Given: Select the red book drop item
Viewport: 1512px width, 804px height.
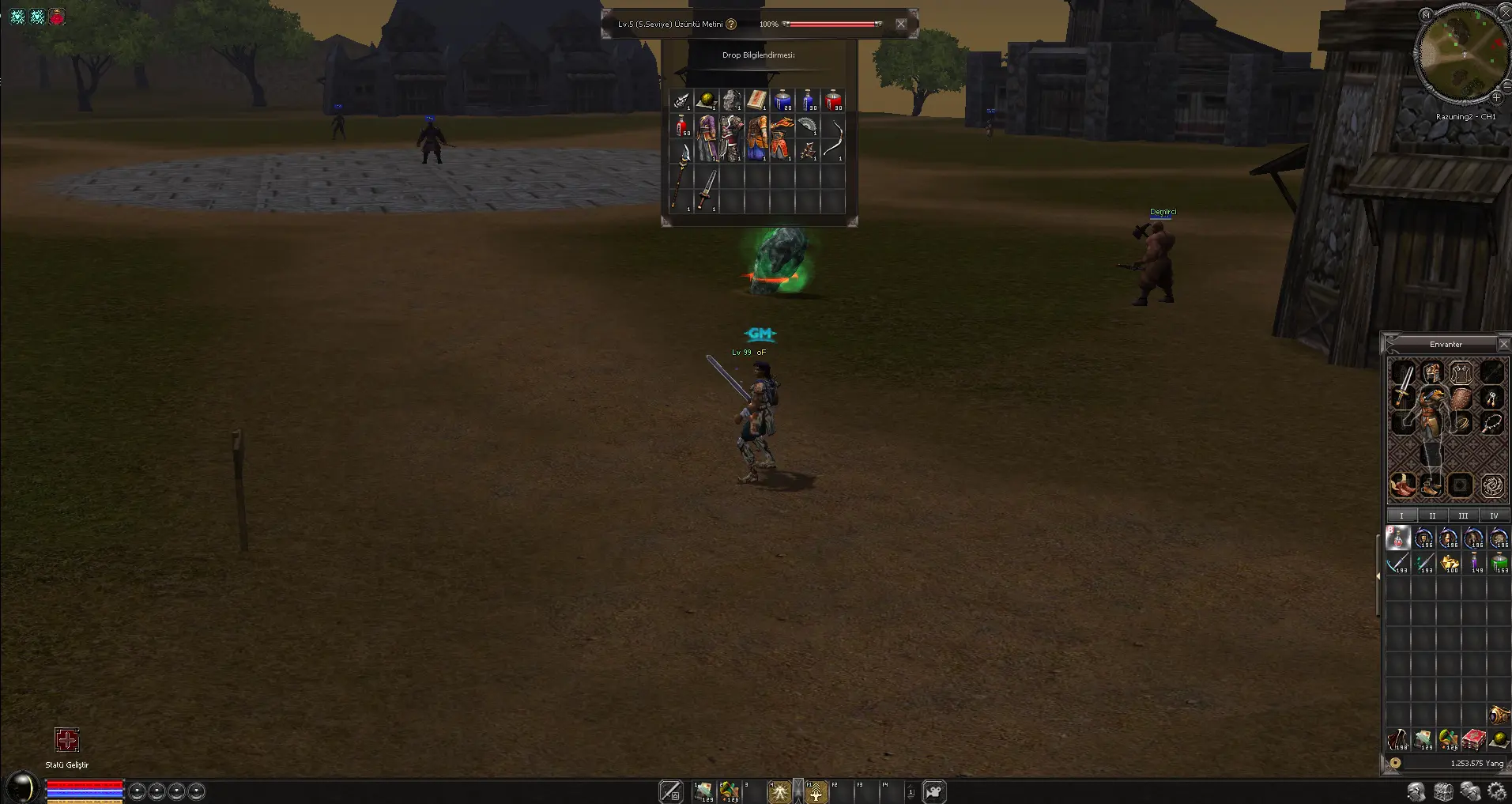Looking at the screenshot, I should [756, 100].
